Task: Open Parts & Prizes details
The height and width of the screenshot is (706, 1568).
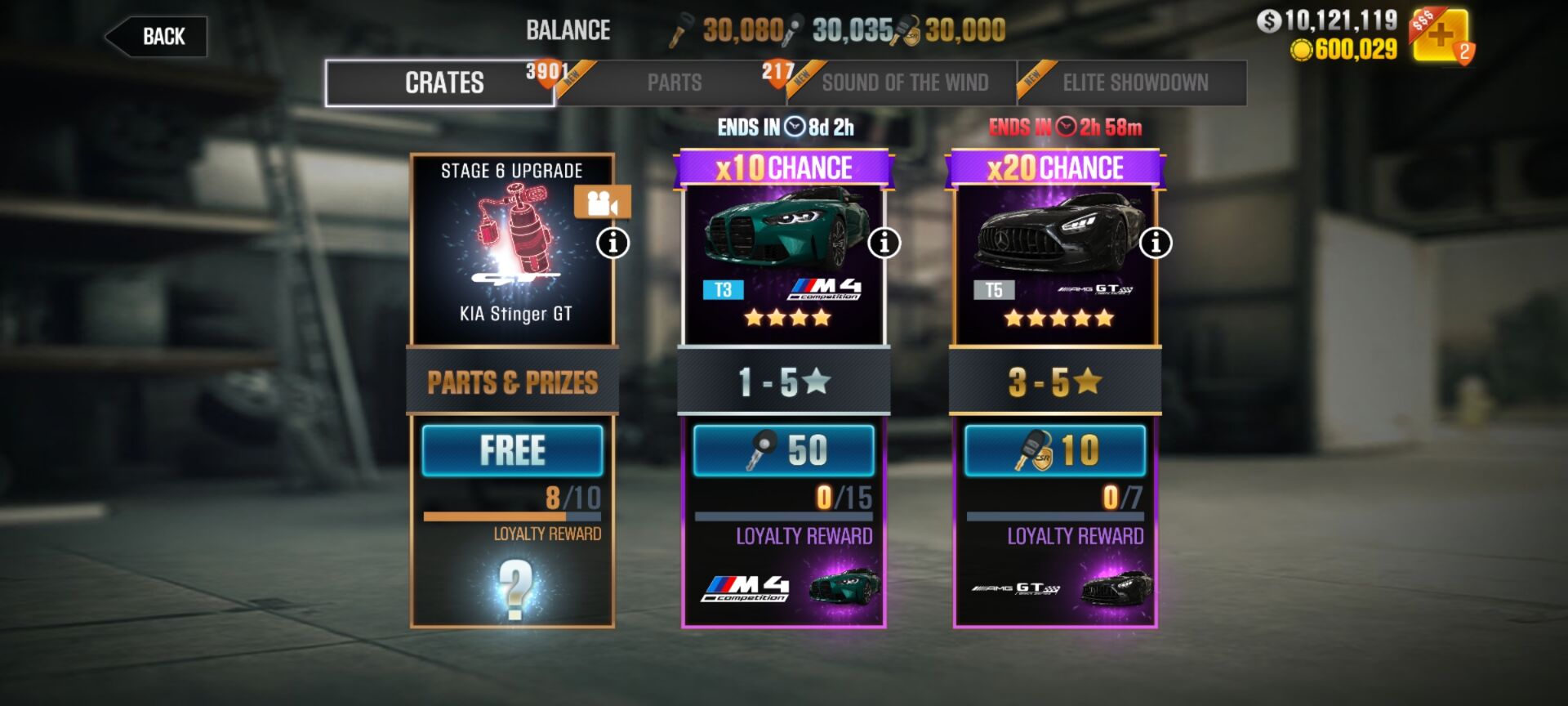Action: tap(512, 382)
